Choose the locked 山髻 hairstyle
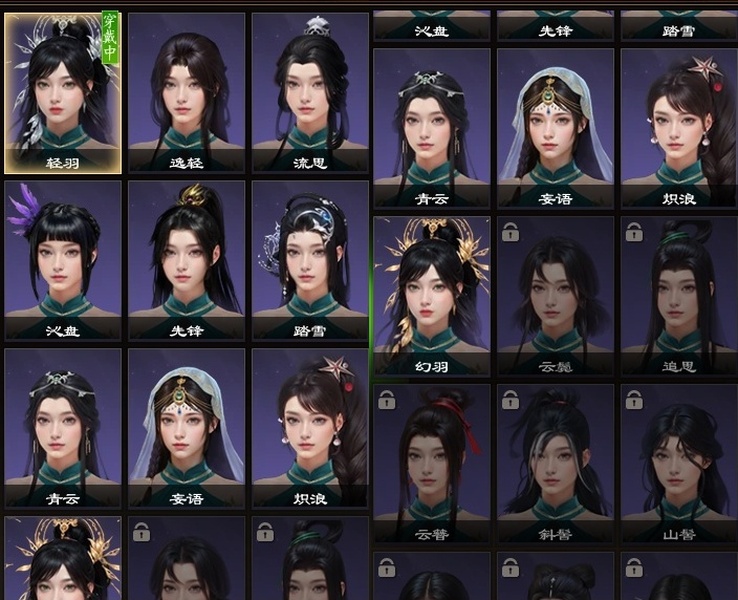 click(x=679, y=464)
